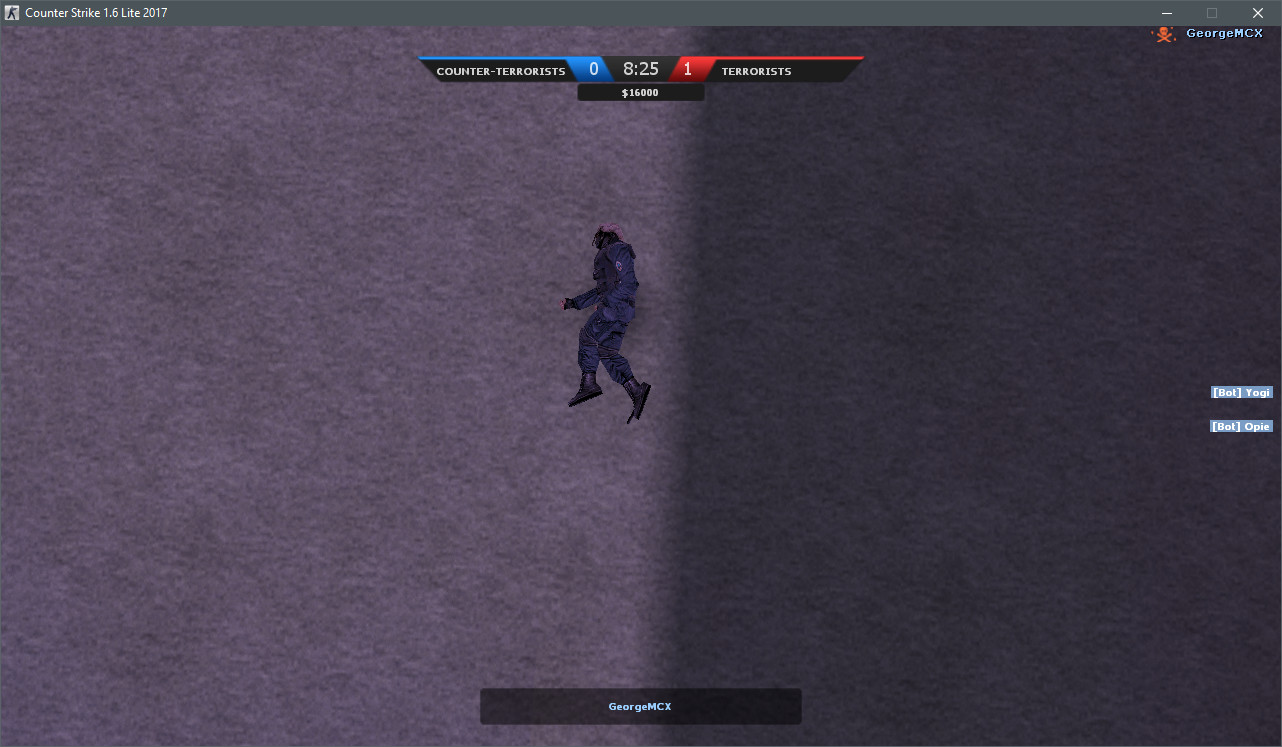The image size is (1282, 747).
Task: Minimize the Counter Strike window
Action: pyautogui.click(x=1166, y=13)
